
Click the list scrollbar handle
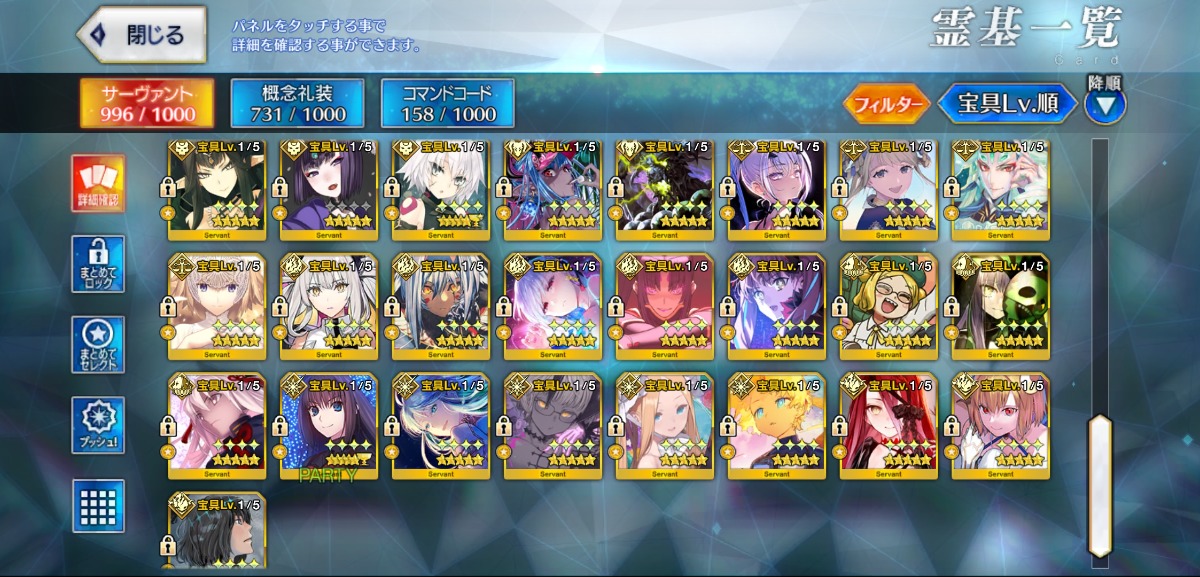(1099, 483)
